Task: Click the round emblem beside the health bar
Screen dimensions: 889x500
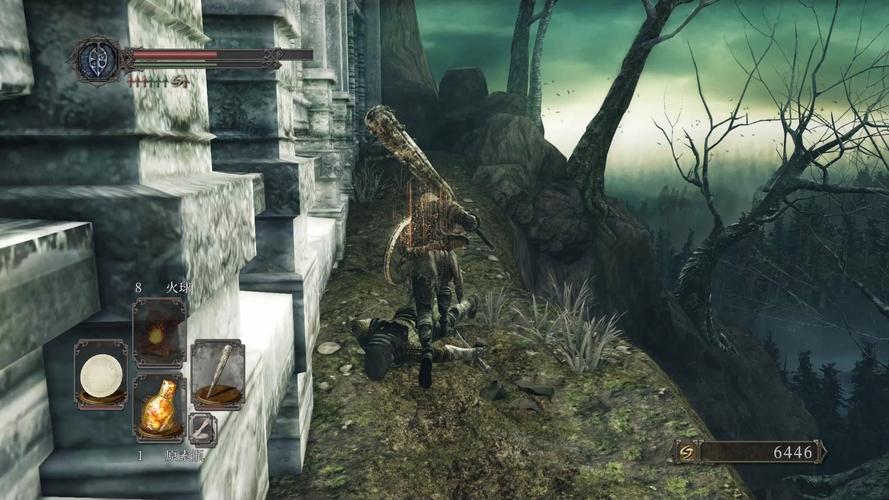Action: (99, 59)
